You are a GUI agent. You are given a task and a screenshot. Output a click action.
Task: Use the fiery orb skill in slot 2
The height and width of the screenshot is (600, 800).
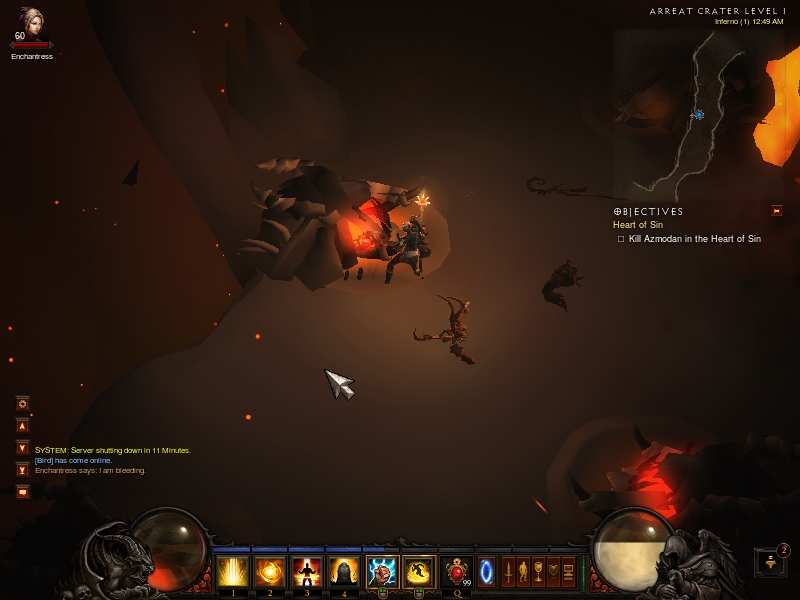[270, 573]
